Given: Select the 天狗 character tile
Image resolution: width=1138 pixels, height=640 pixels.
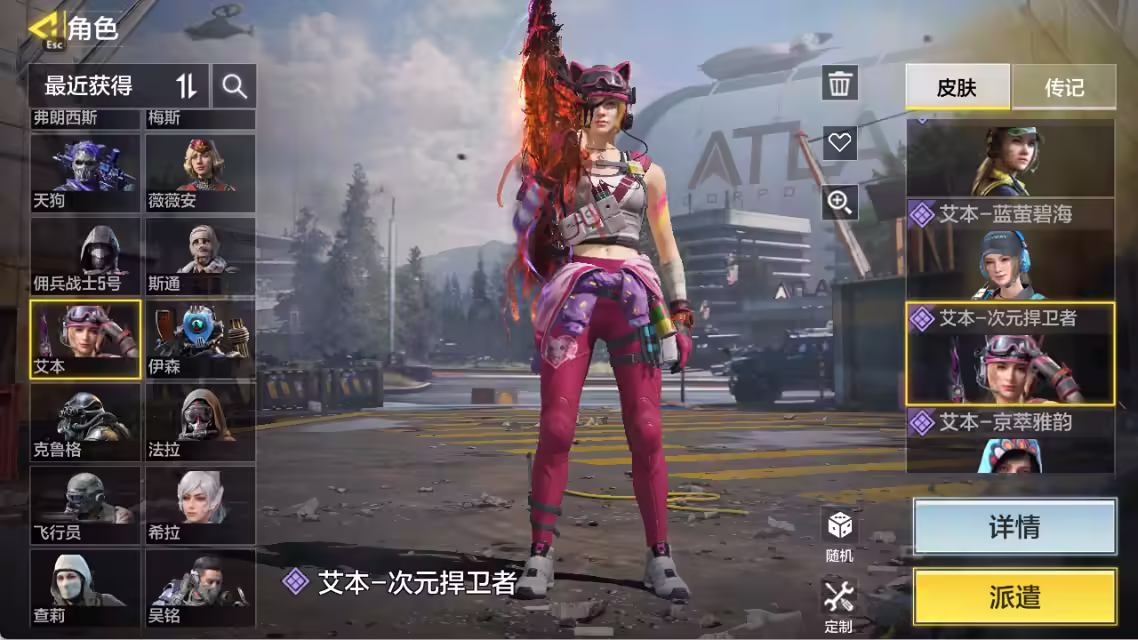Looking at the screenshot, I should (x=85, y=172).
